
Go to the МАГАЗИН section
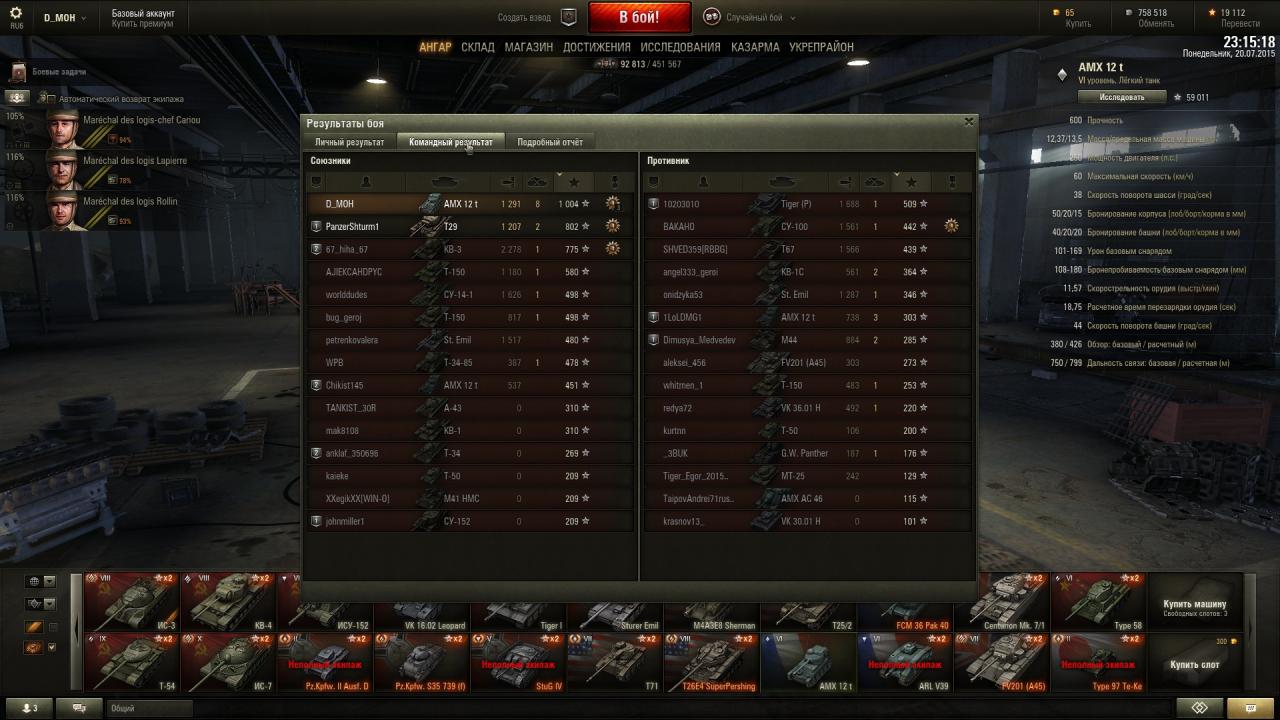[528, 47]
